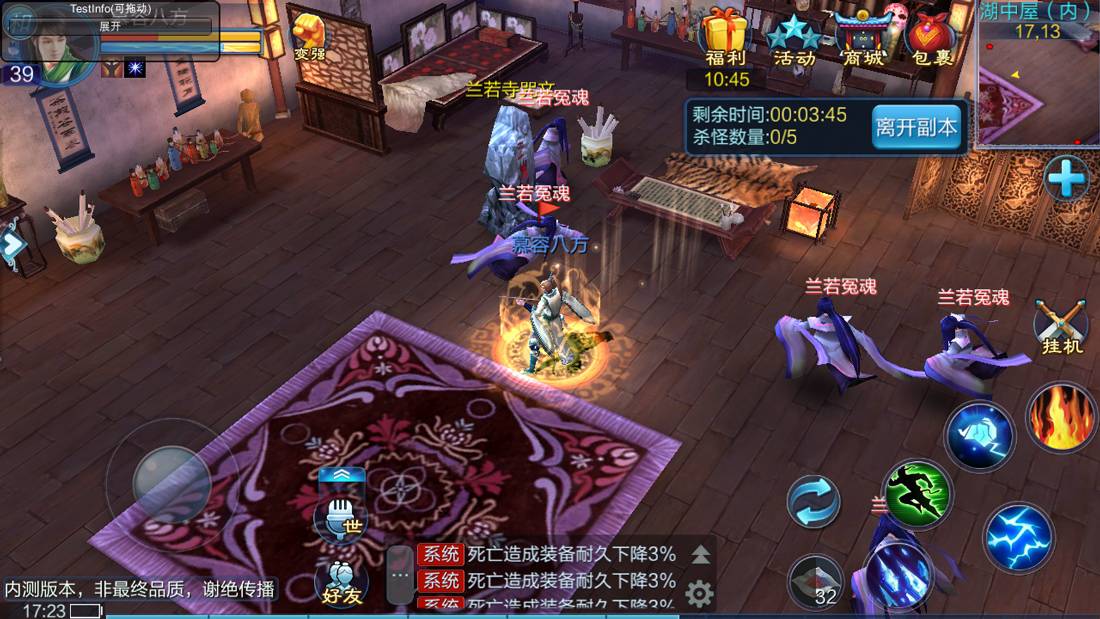This screenshot has height=619, width=1100.
Task: Activate the fire flame skill
Action: point(1062,418)
